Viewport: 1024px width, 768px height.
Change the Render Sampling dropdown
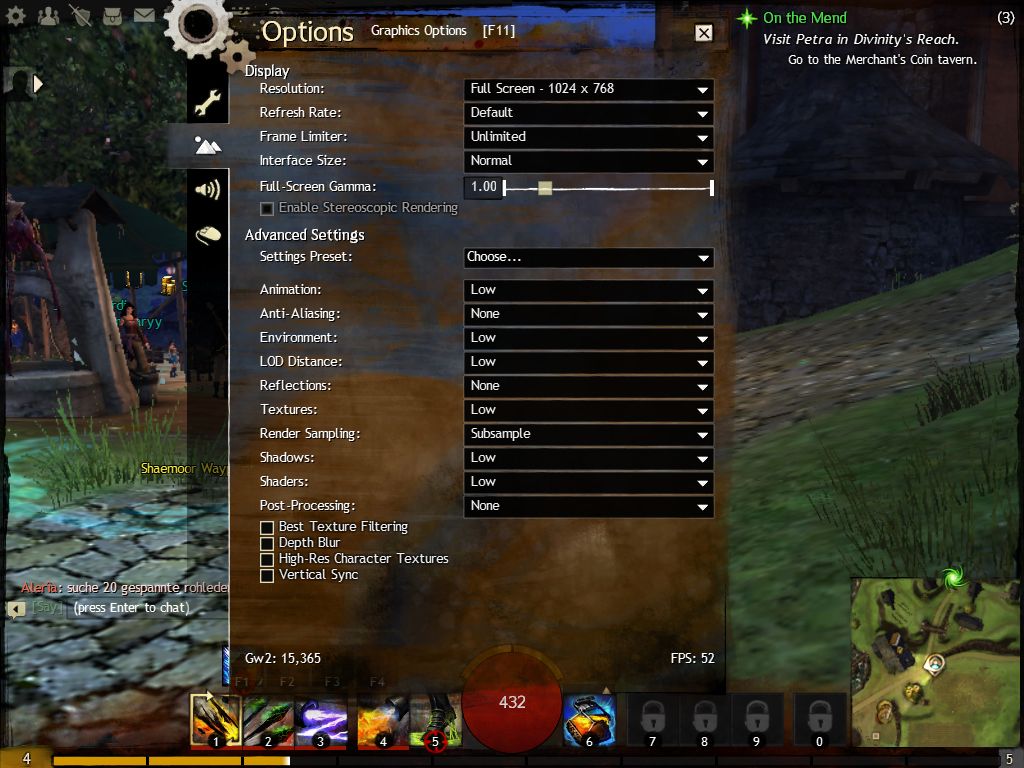point(589,434)
